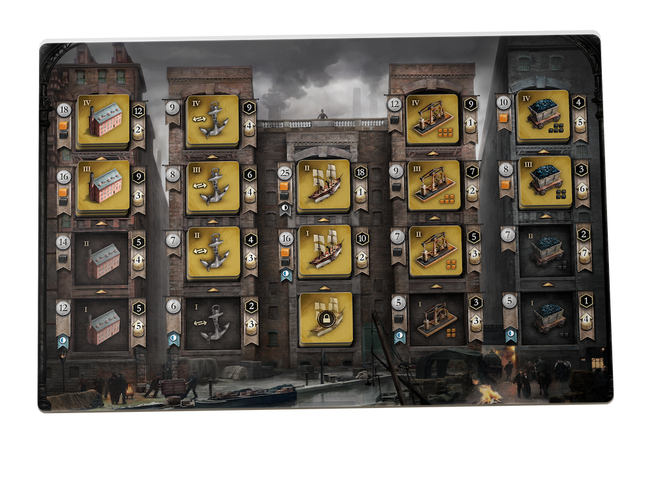Viewport: 650px width, 487px height.
Task: Select the level III port anchor tile
Action: coord(213,187)
